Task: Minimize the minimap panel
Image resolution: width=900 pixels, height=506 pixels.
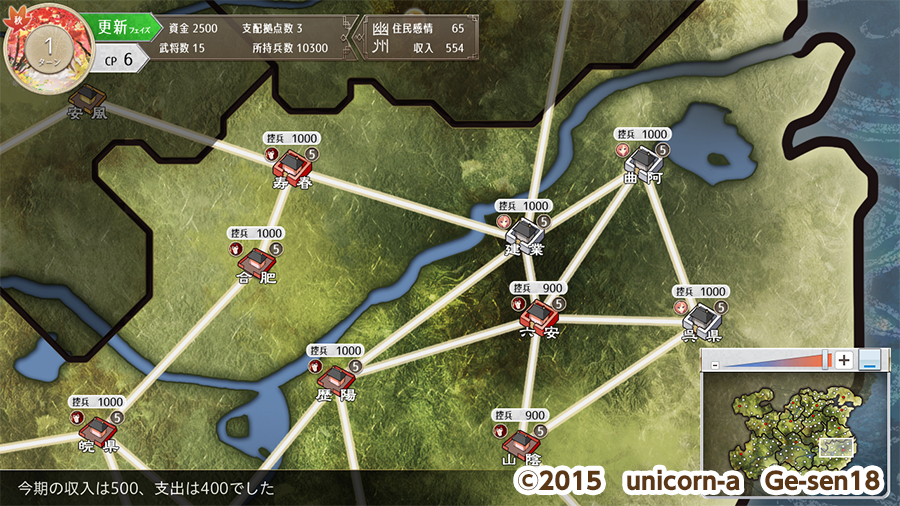Action: pos(871,360)
